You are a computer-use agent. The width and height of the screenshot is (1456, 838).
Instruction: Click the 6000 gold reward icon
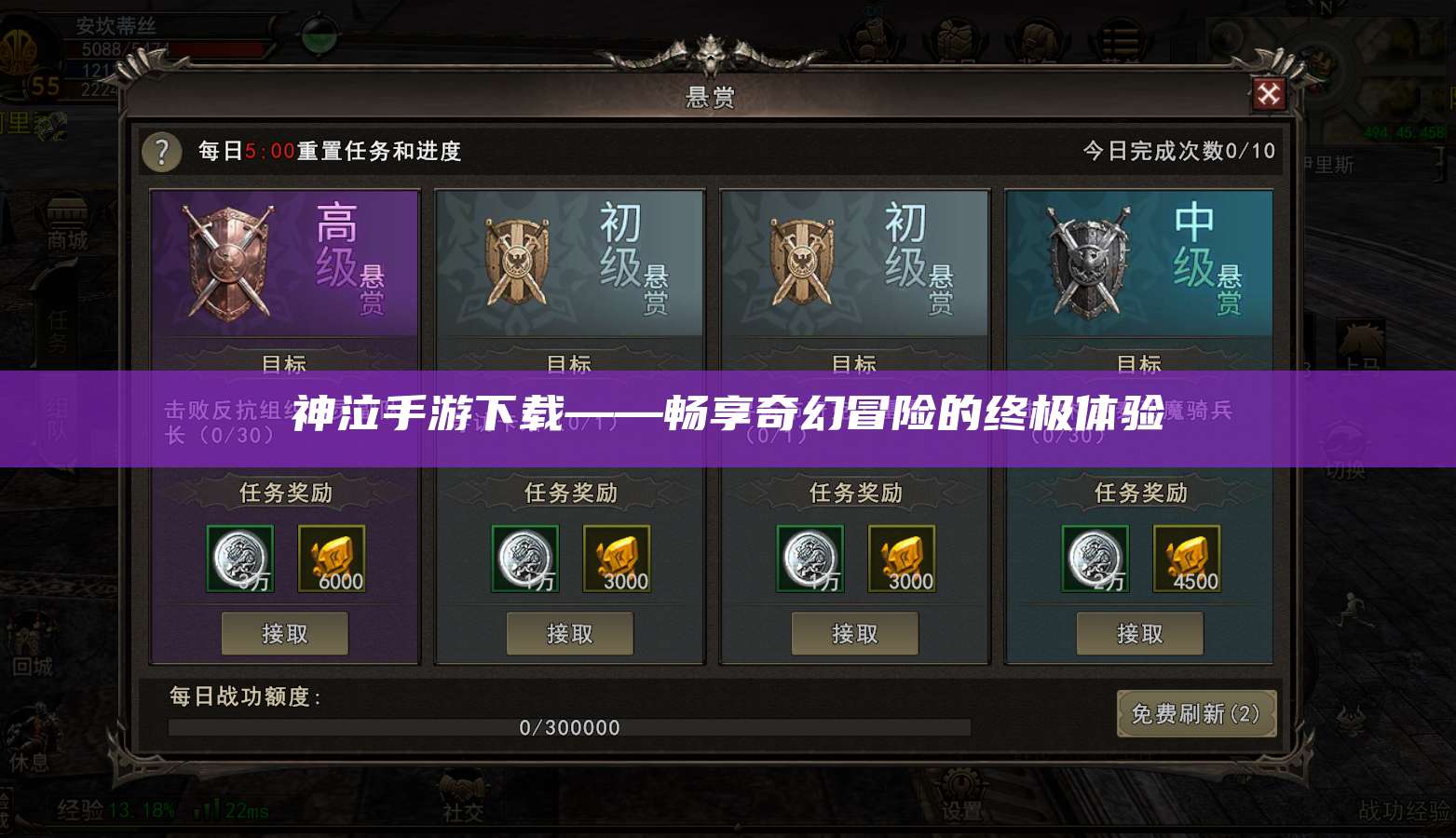click(334, 559)
